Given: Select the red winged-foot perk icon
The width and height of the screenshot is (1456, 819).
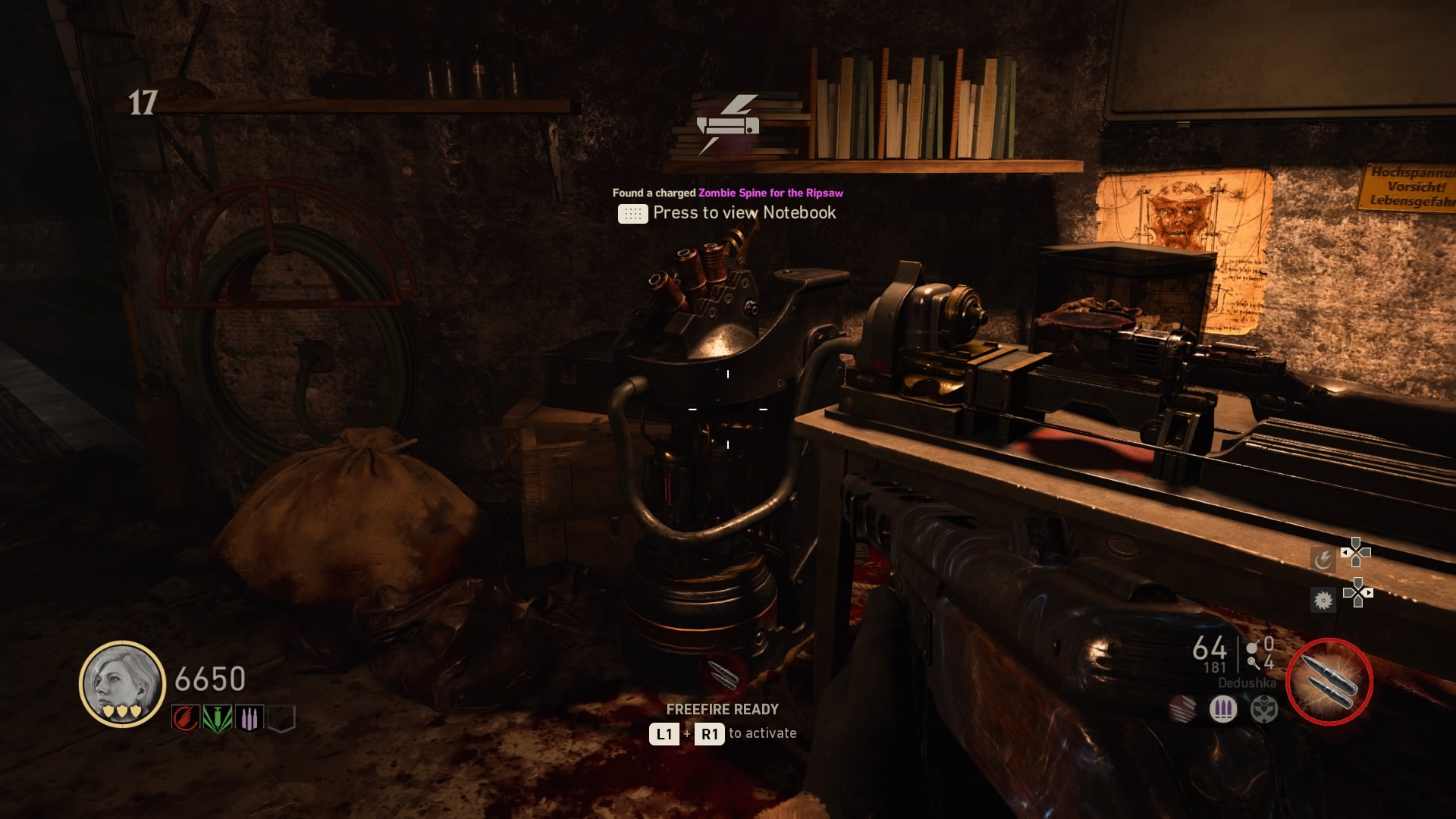Looking at the screenshot, I should coord(186,717).
